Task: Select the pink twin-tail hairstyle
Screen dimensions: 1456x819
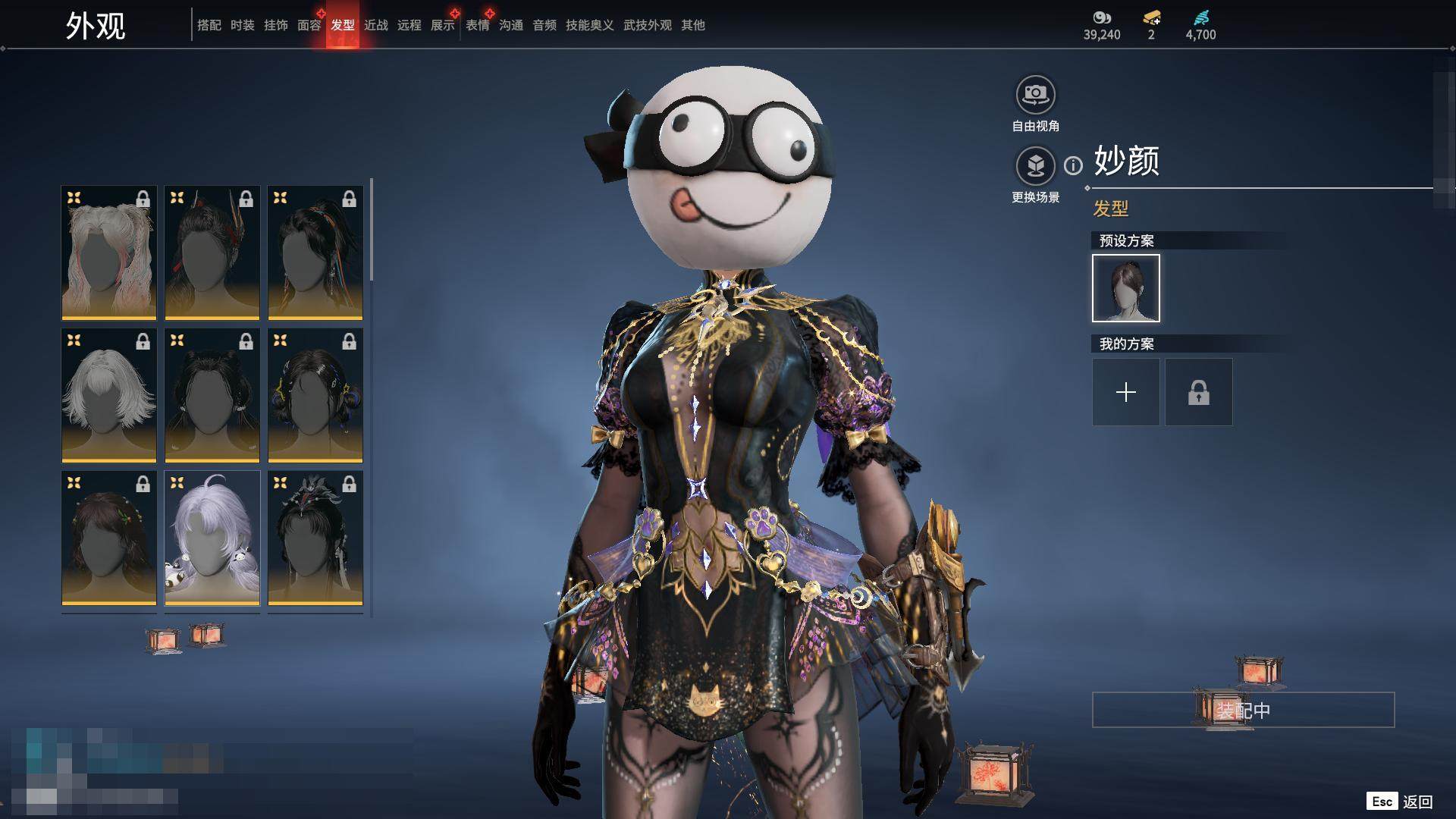Action: coord(109,253)
